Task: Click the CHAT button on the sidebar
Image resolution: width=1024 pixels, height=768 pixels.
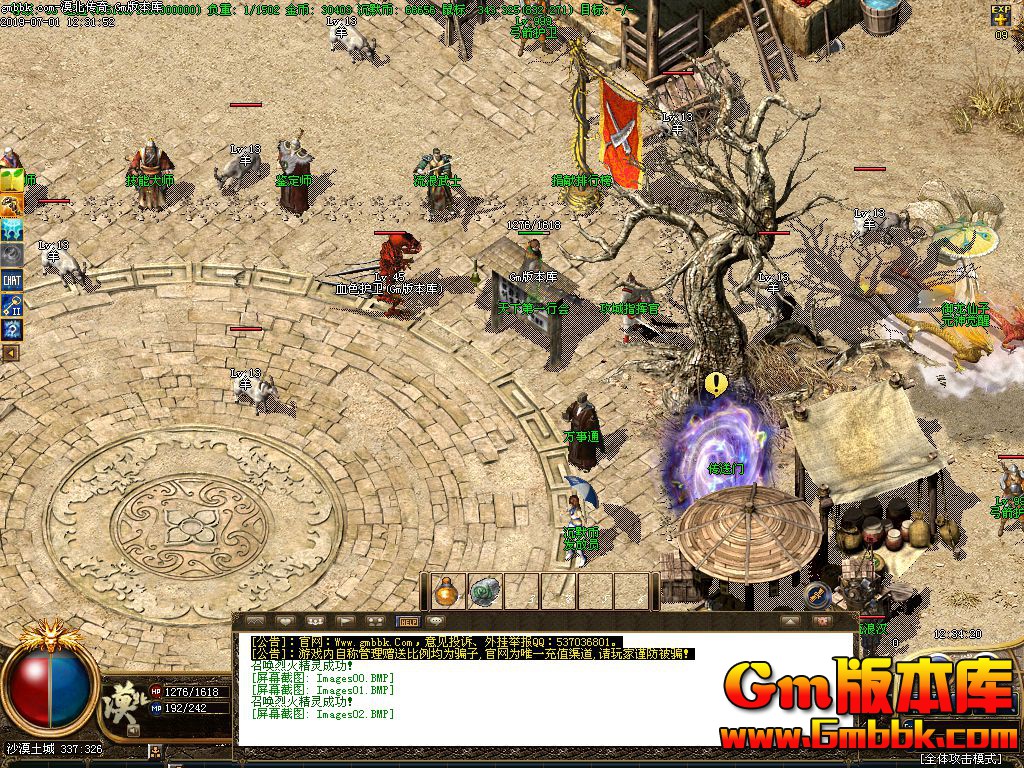Action: tap(12, 280)
